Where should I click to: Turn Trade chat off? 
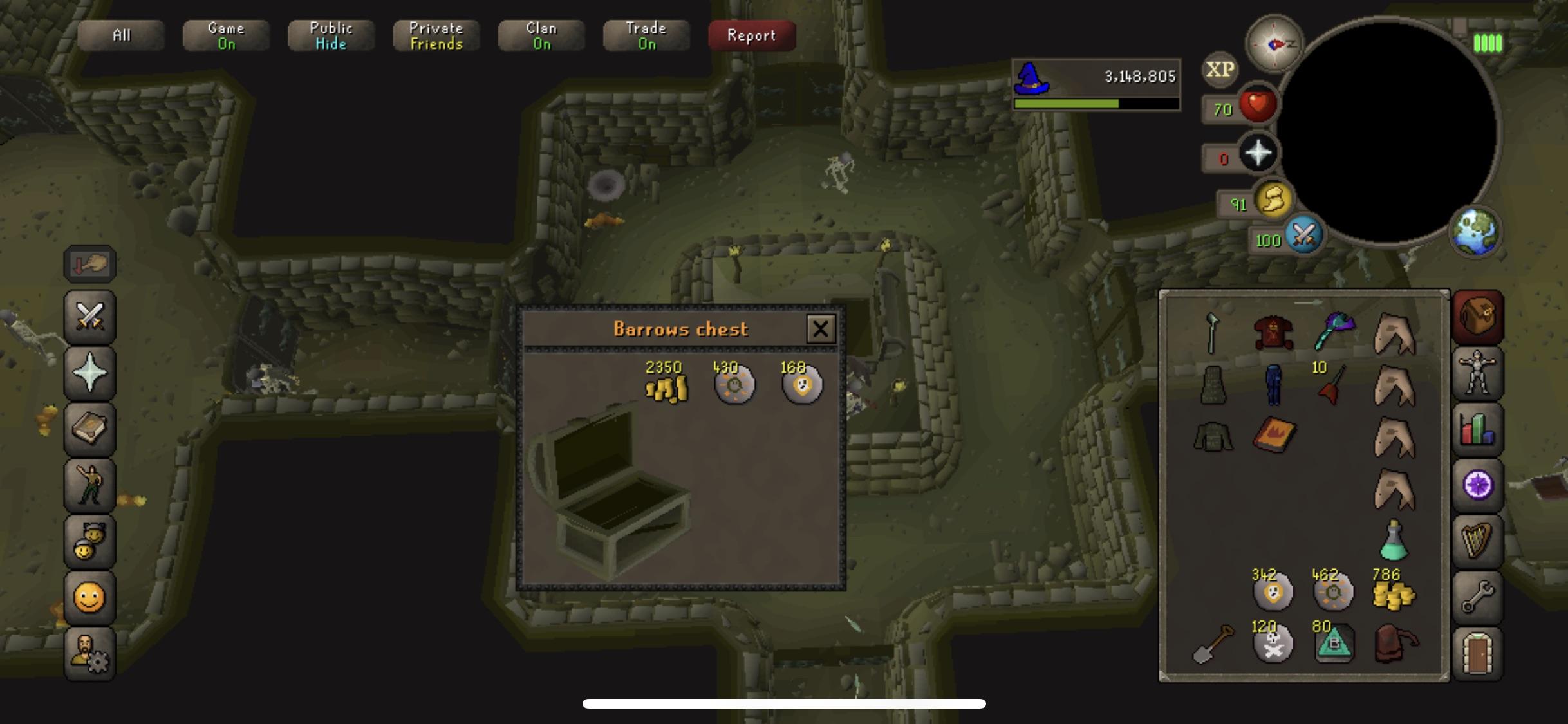(x=646, y=35)
